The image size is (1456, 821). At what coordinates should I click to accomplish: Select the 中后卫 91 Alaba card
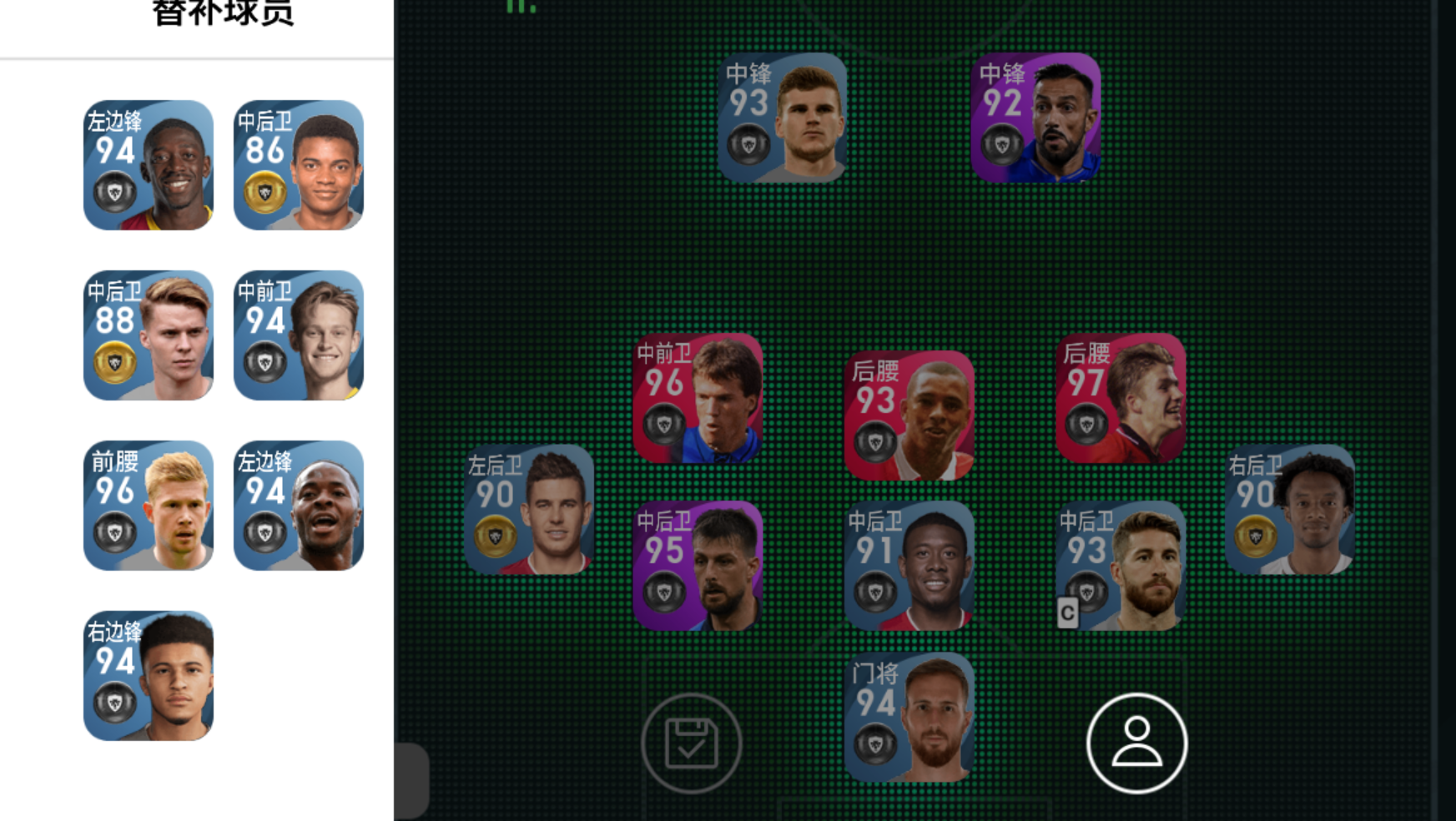click(x=911, y=564)
